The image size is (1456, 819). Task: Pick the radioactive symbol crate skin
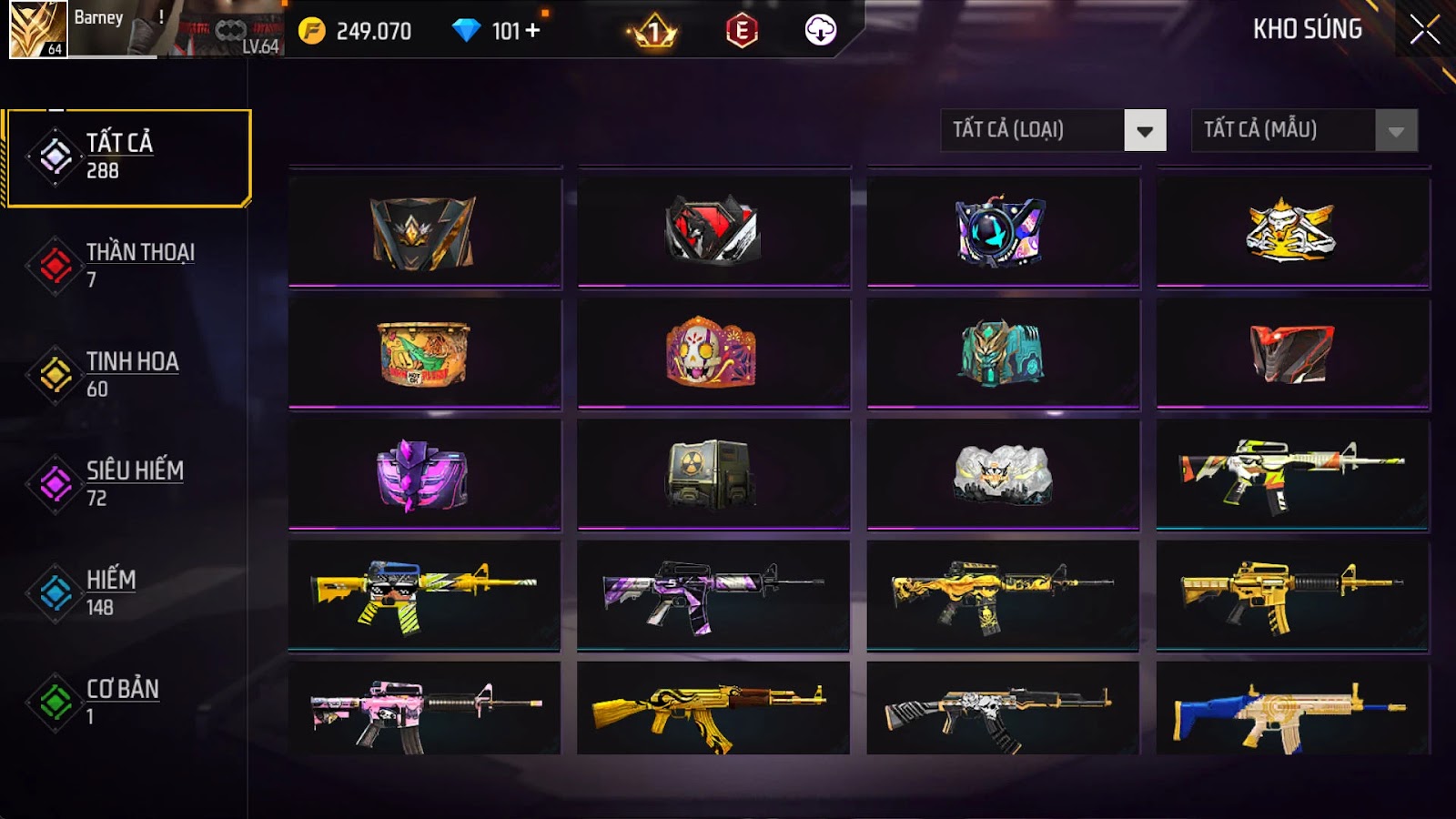click(713, 474)
